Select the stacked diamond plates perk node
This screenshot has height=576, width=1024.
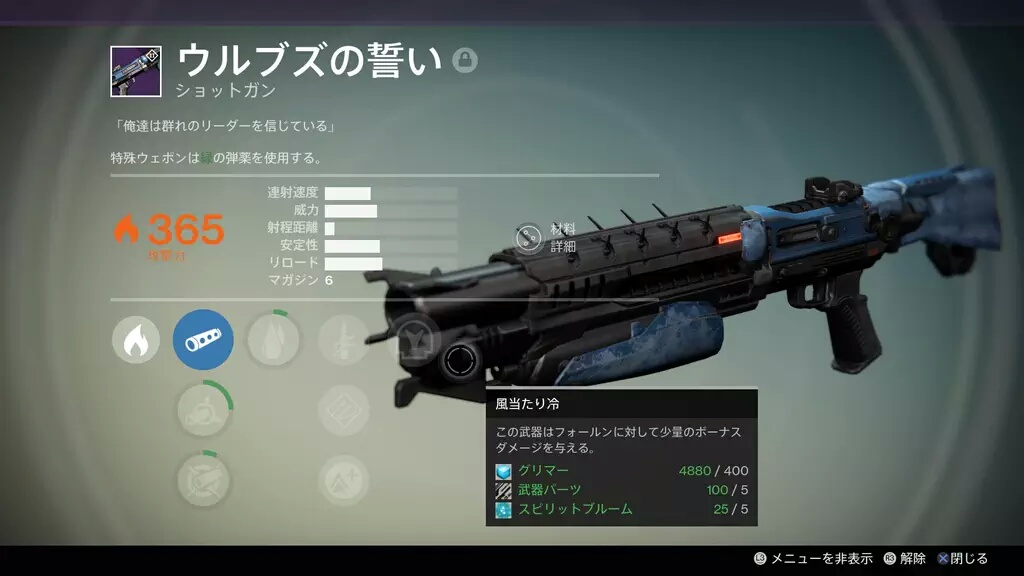(343, 410)
